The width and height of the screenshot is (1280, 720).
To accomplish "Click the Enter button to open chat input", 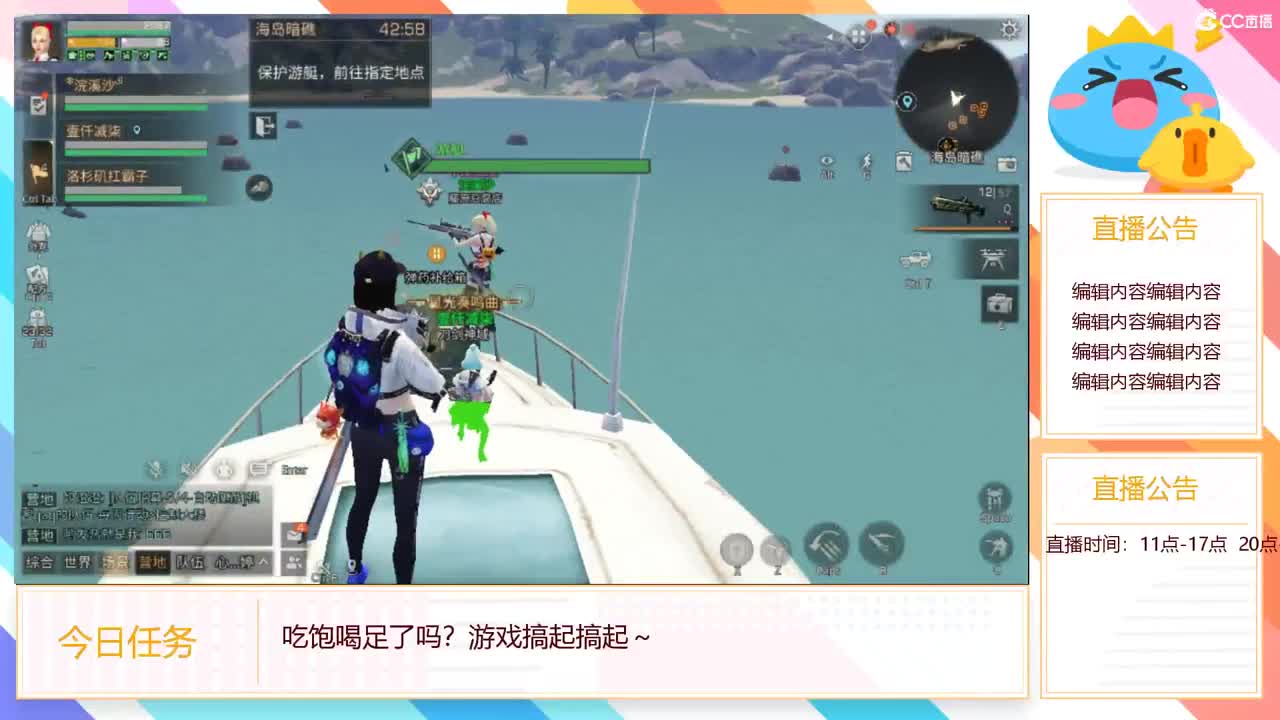I will pos(293,470).
